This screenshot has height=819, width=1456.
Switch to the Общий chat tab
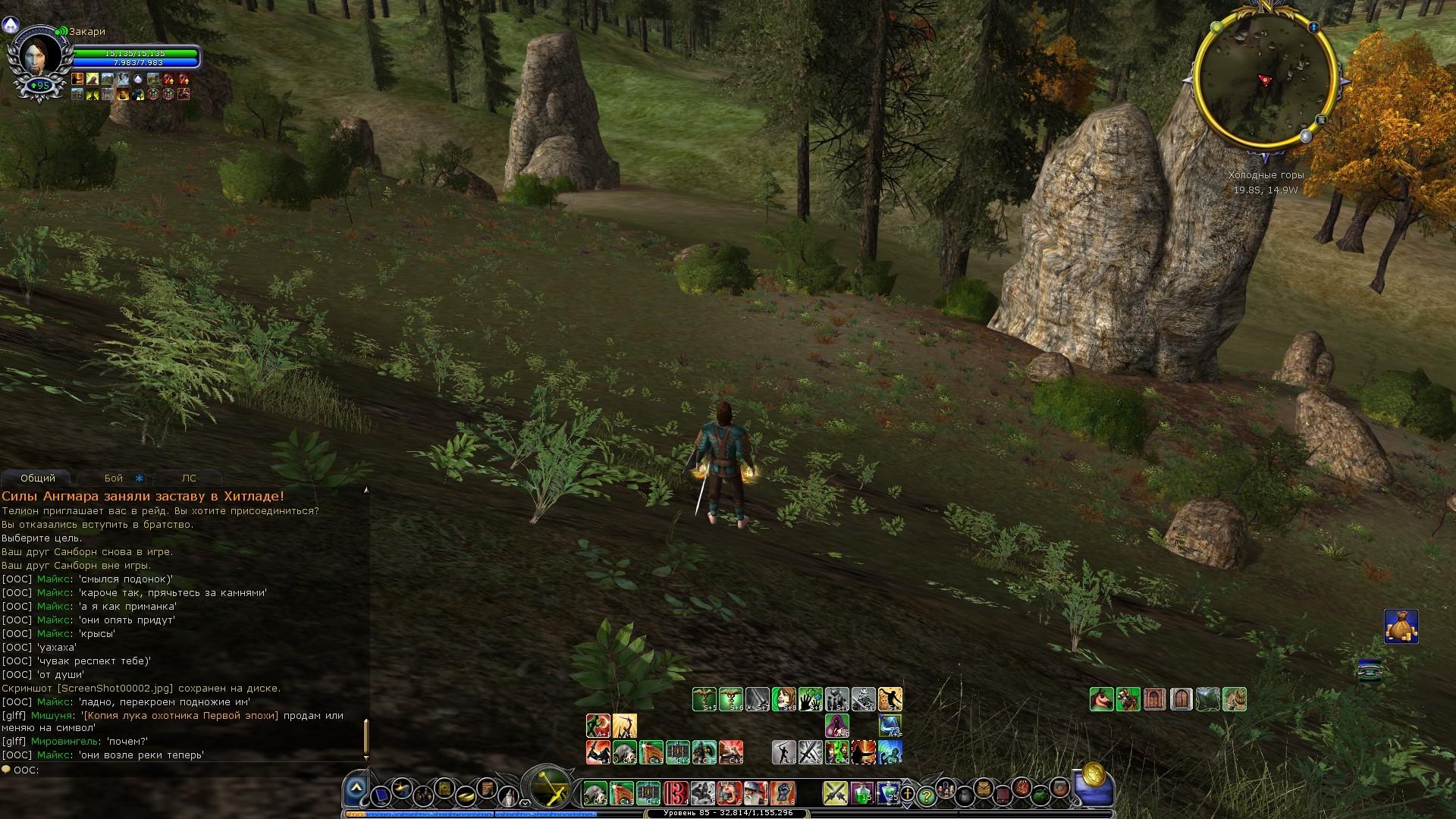[38, 479]
